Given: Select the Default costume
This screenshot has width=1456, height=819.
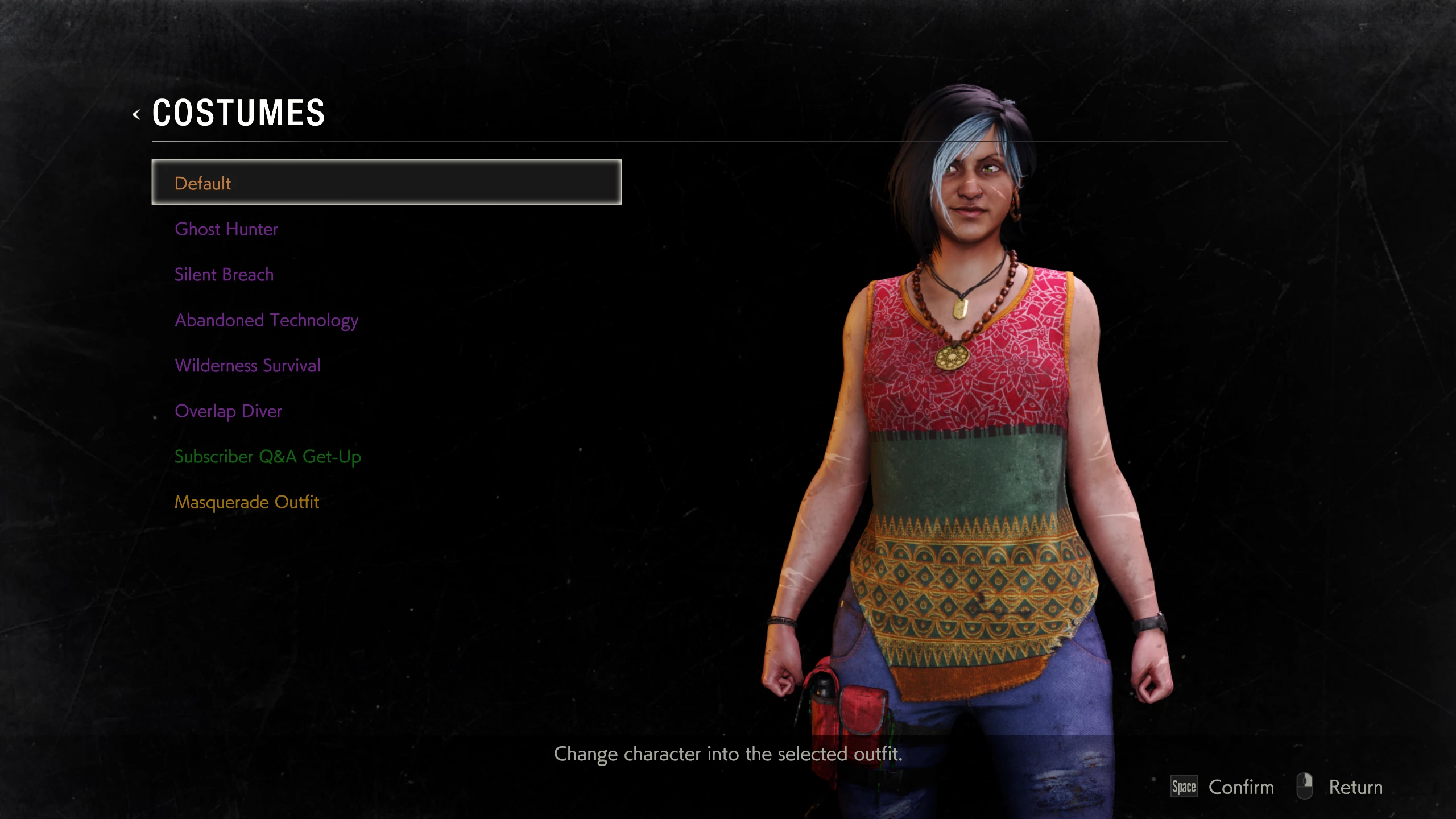Looking at the screenshot, I should click(x=386, y=183).
